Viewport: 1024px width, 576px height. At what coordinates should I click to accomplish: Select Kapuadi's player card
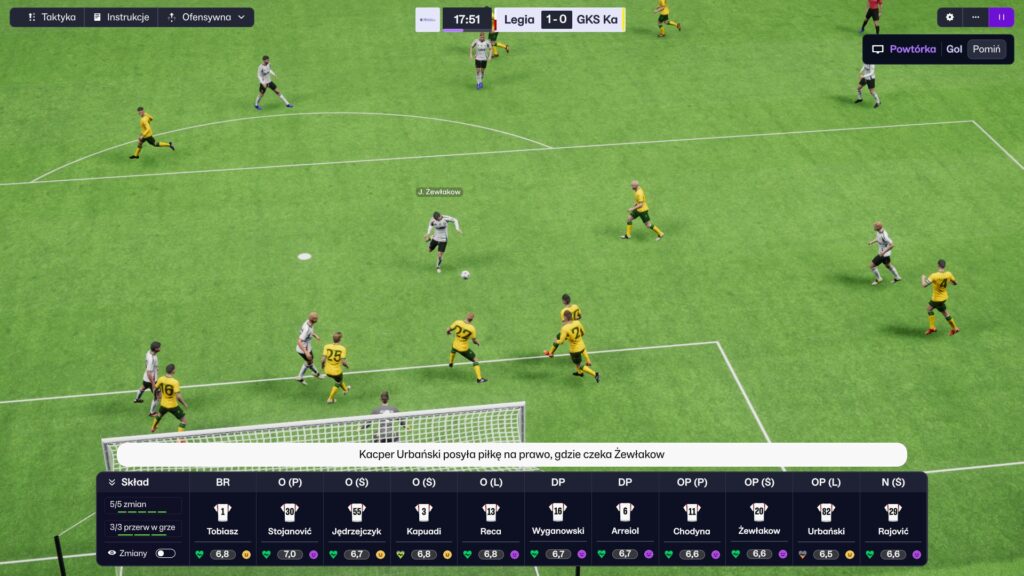[424, 520]
